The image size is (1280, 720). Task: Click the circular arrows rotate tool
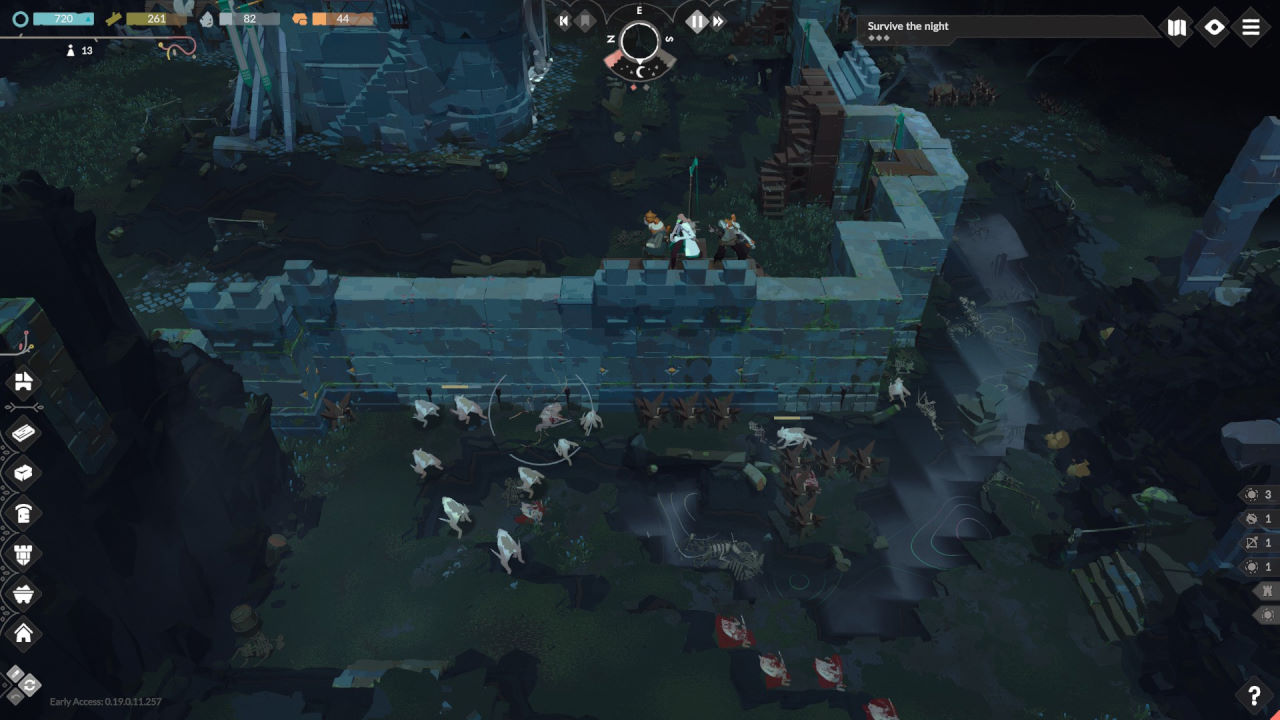(x=29, y=686)
